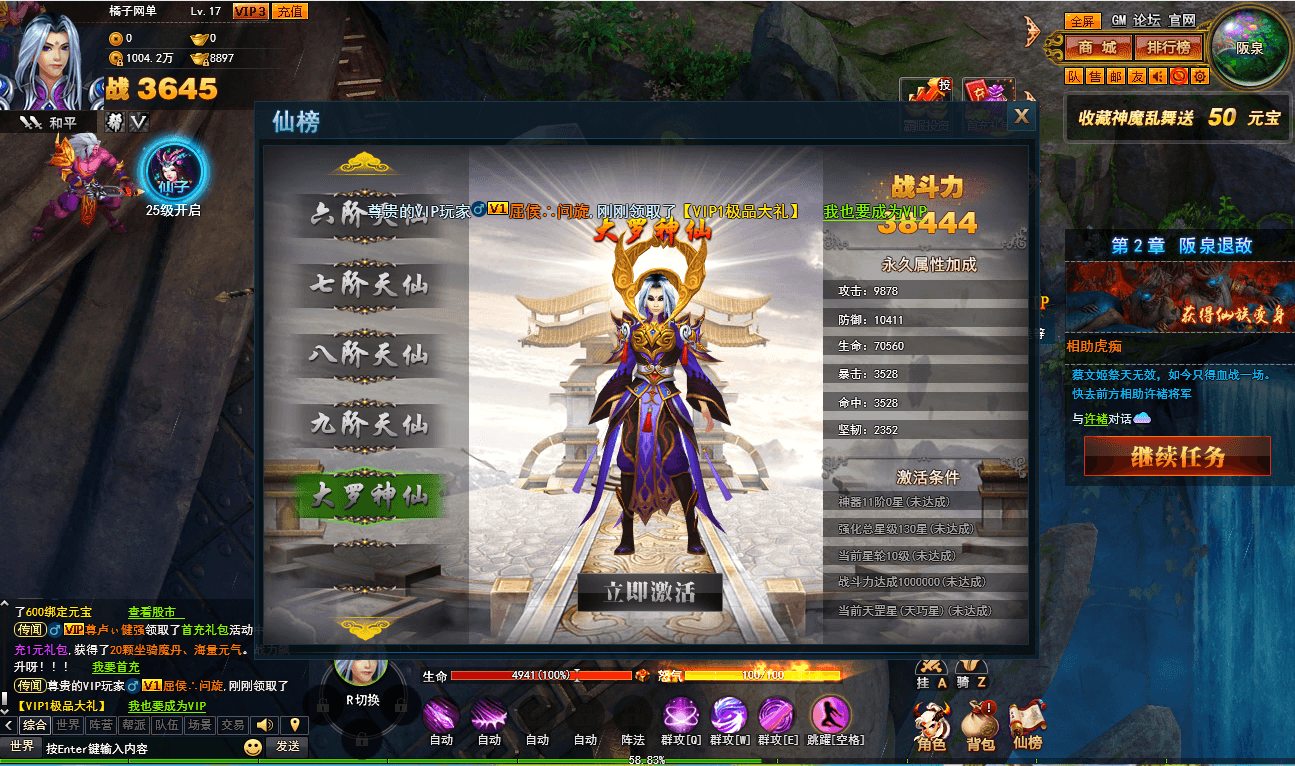Click the smiley emoji picker in chat

coord(253,746)
